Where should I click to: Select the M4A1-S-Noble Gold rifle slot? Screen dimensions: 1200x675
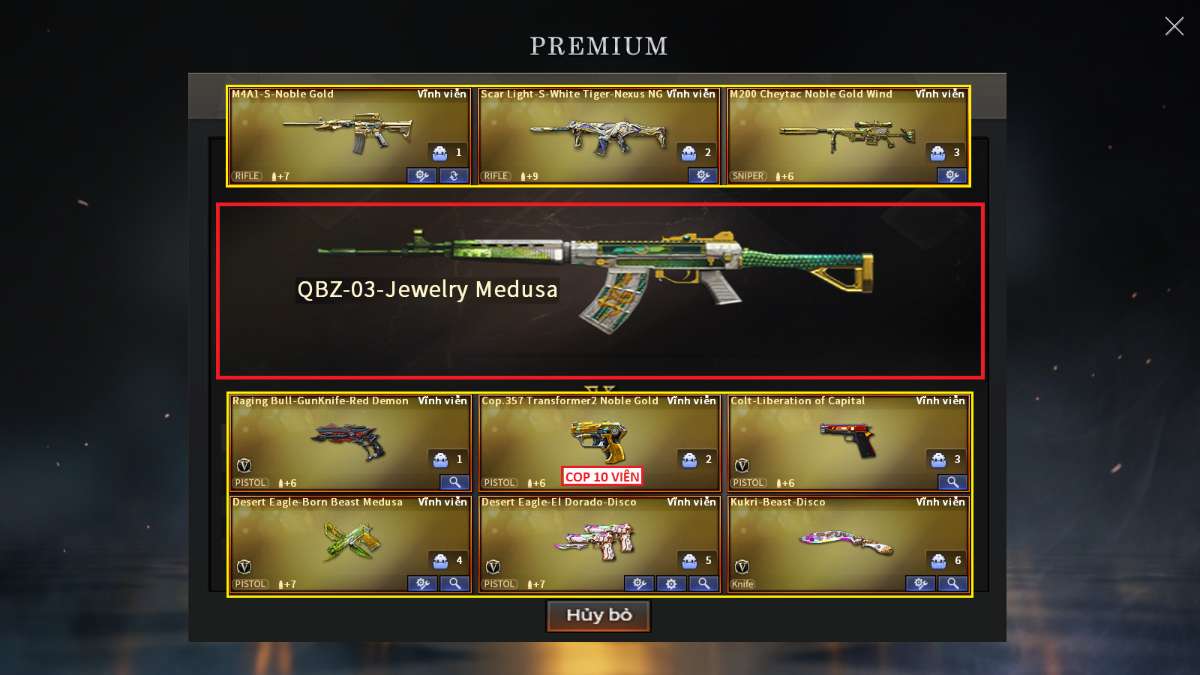(349, 135)
